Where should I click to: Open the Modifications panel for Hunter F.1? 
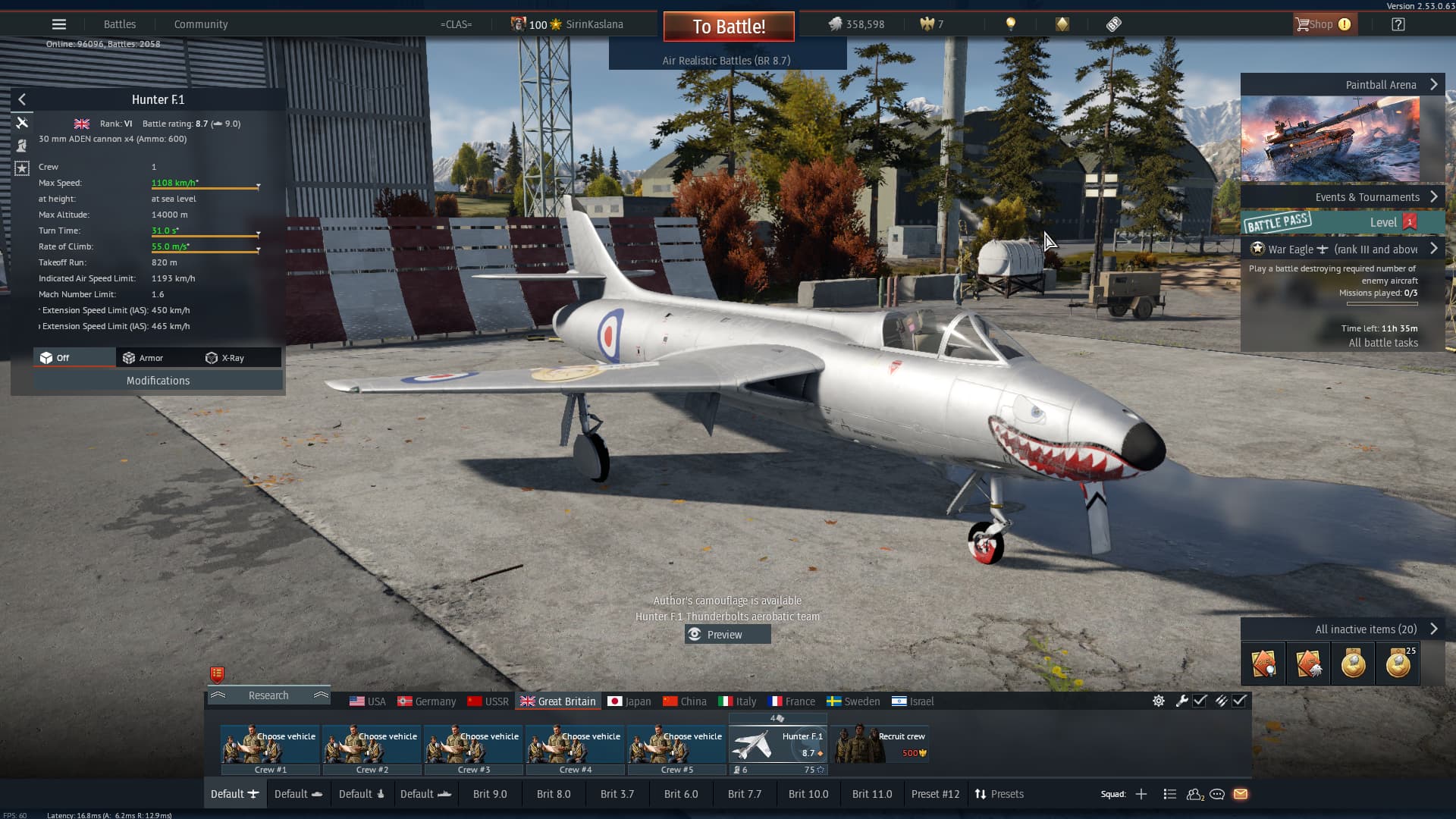point(158,381)
